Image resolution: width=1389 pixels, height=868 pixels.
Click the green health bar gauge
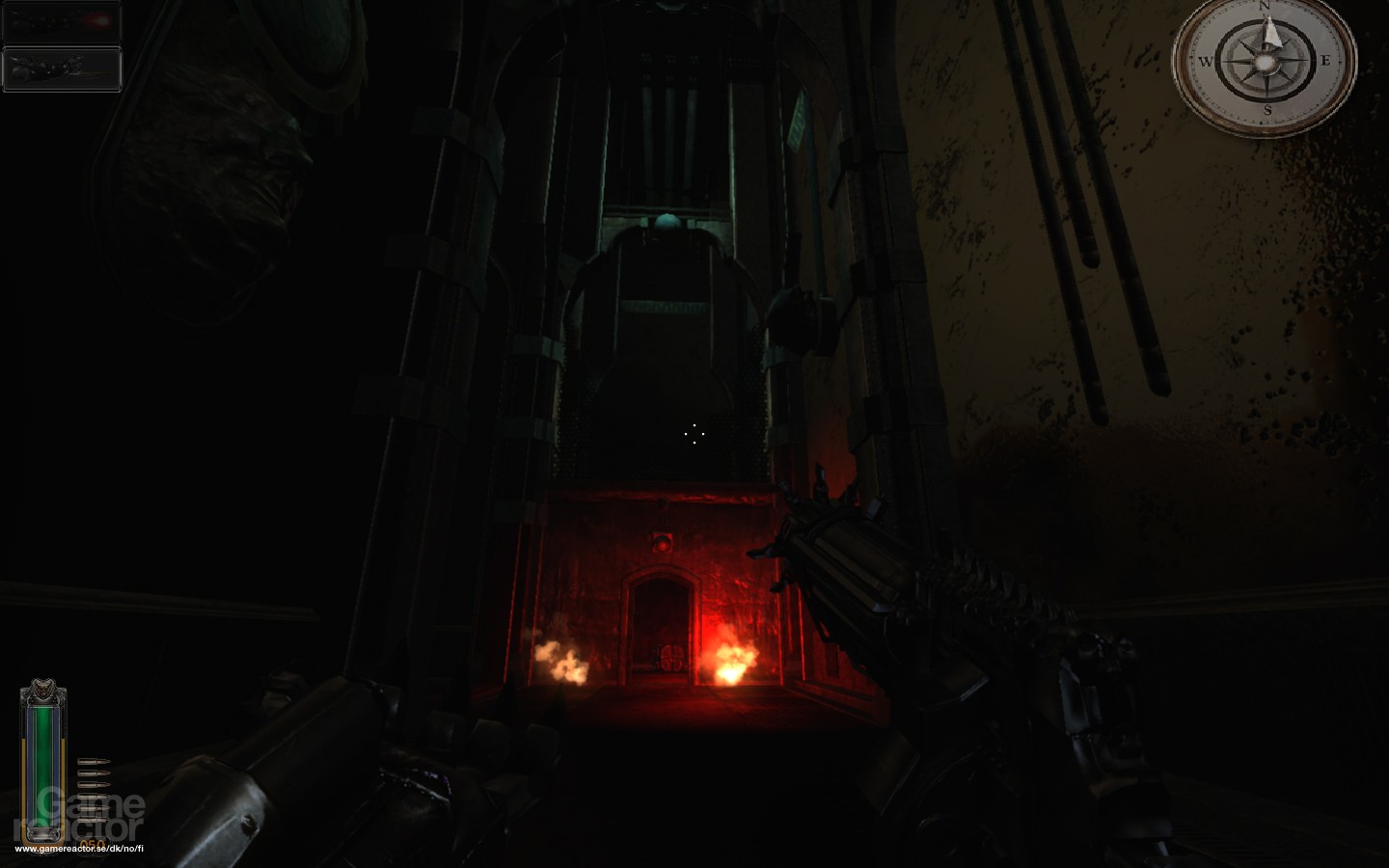pos(42,767)
